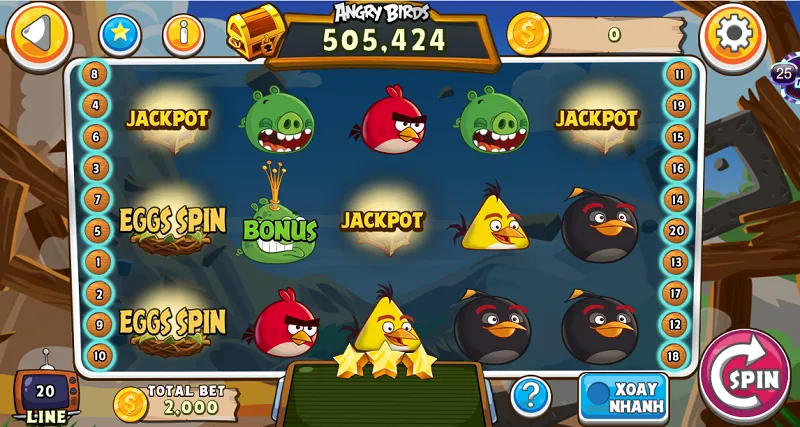Select payline number 11 marker
The height and width of the screenshot is (427, 800).
(679, 73)
